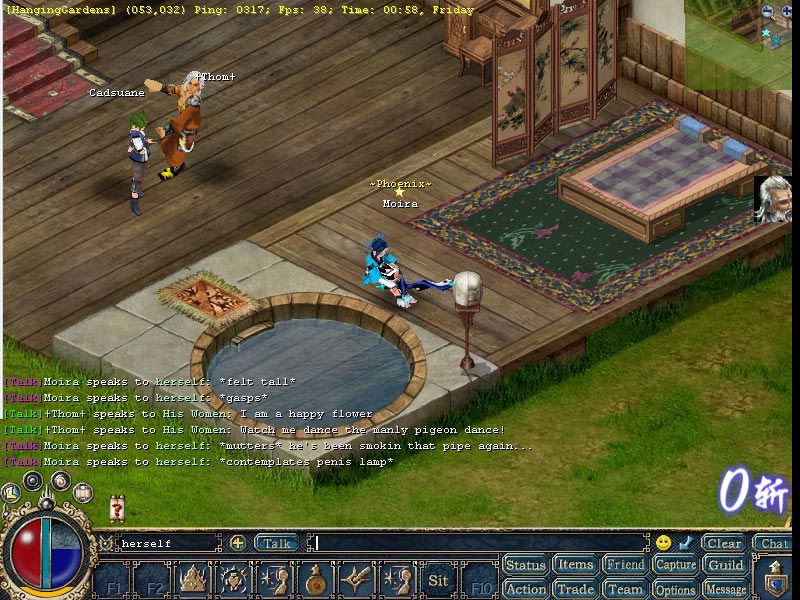Select the Sit action hotbar slot
The width and height of the screenshot is (800, 600).
438,580
